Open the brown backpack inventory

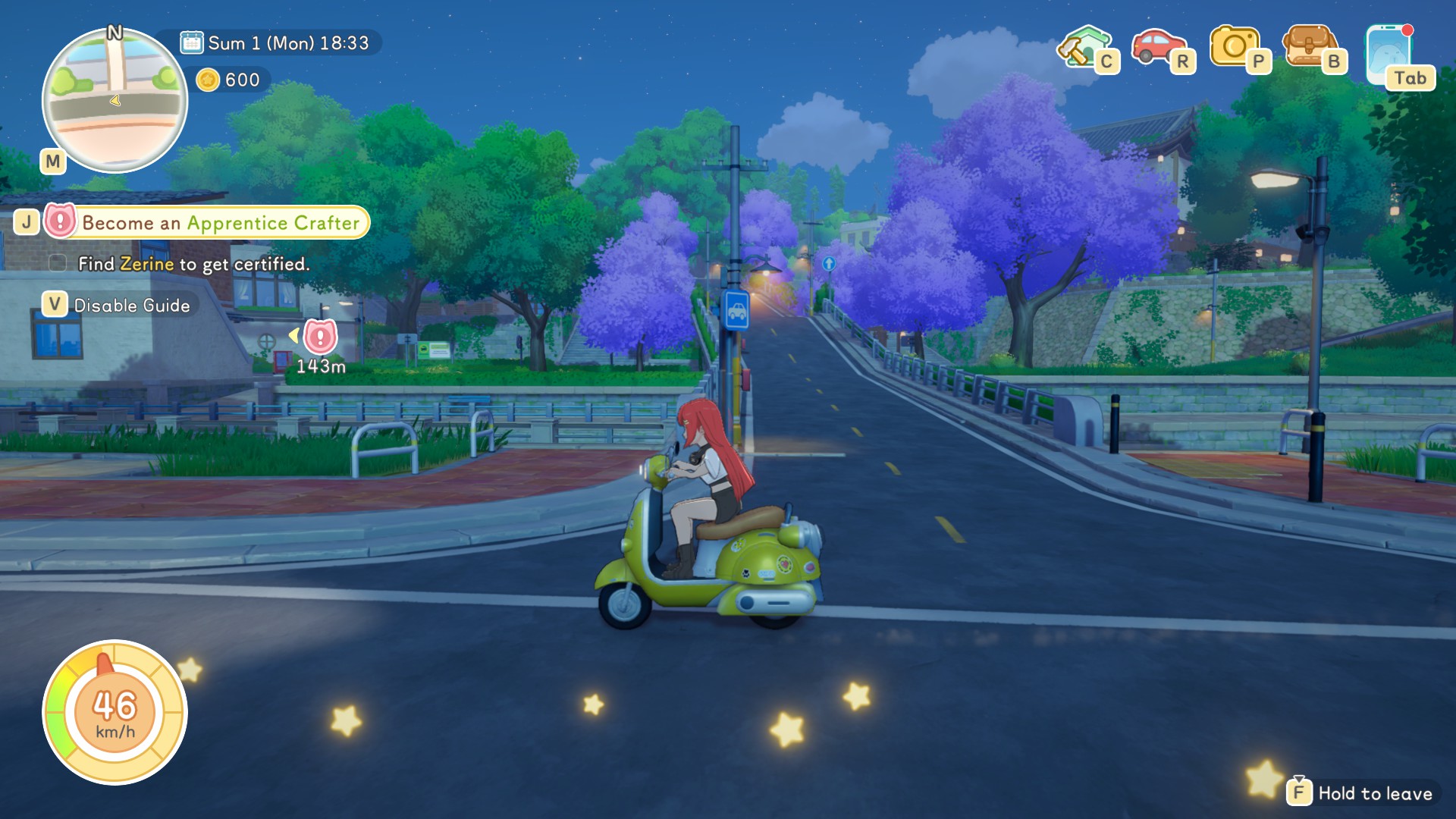[1308, 47]
